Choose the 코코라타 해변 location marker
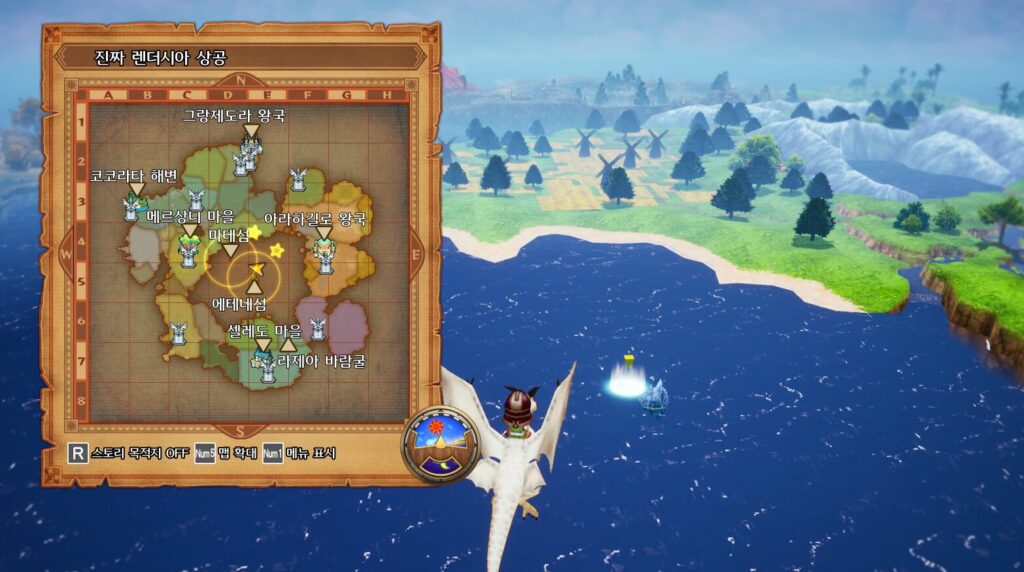 point(136,190)
